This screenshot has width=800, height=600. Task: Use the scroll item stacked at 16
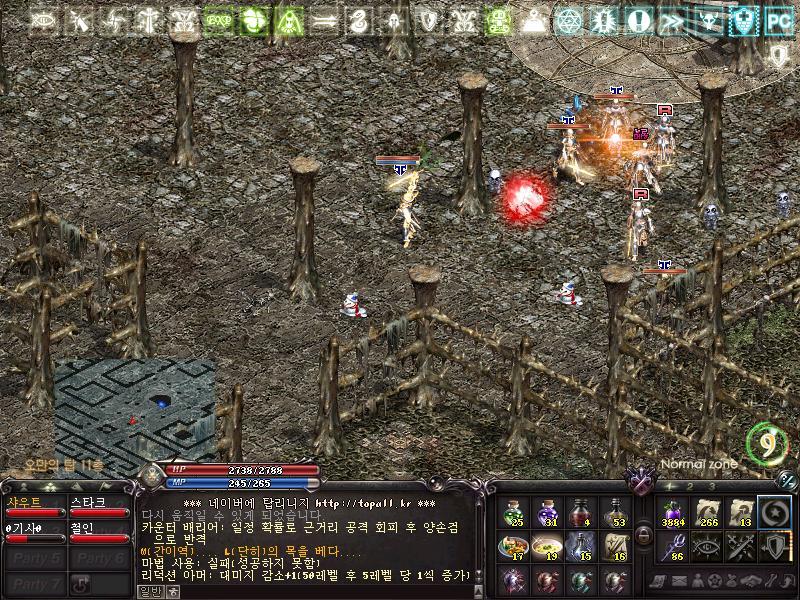tap(615, 546)
